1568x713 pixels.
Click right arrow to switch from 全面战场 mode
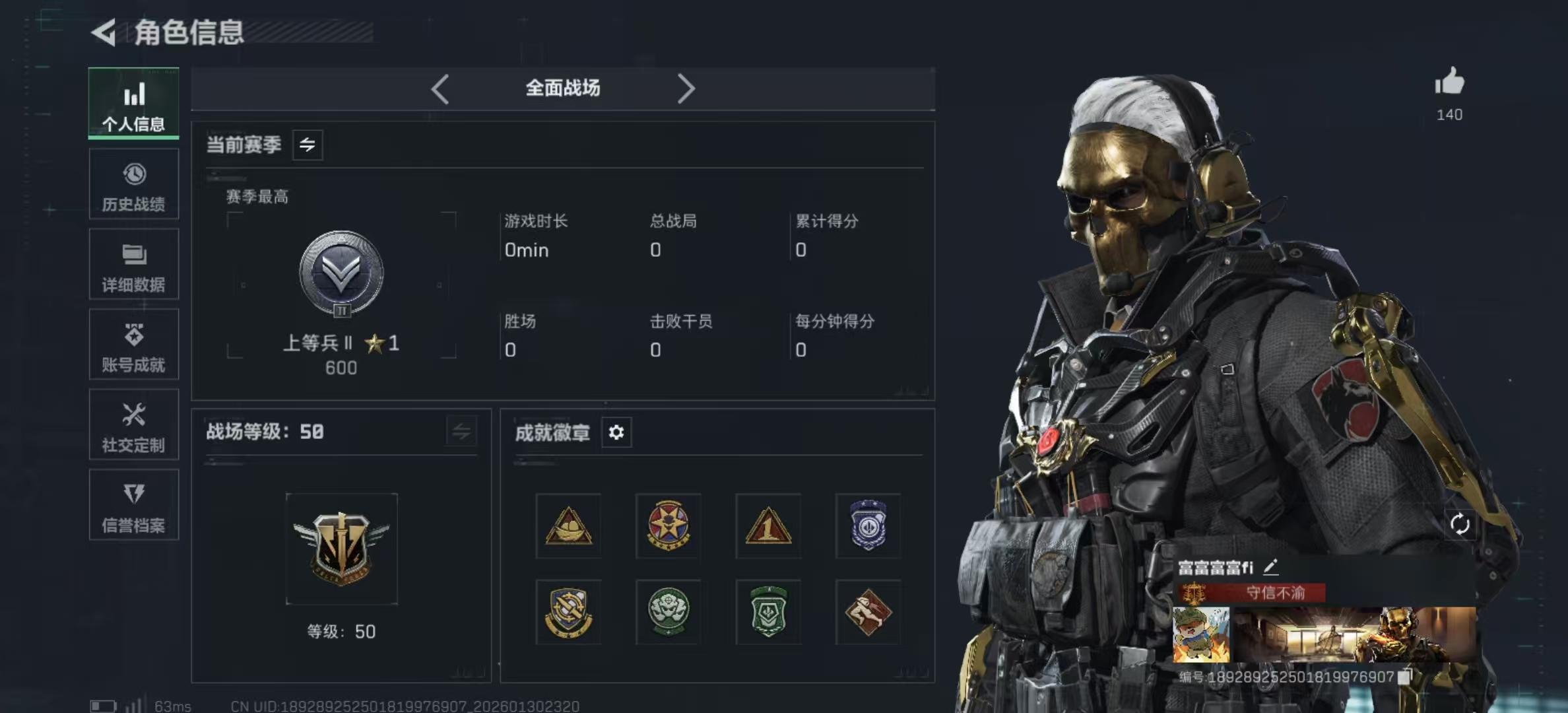(686, 88)
